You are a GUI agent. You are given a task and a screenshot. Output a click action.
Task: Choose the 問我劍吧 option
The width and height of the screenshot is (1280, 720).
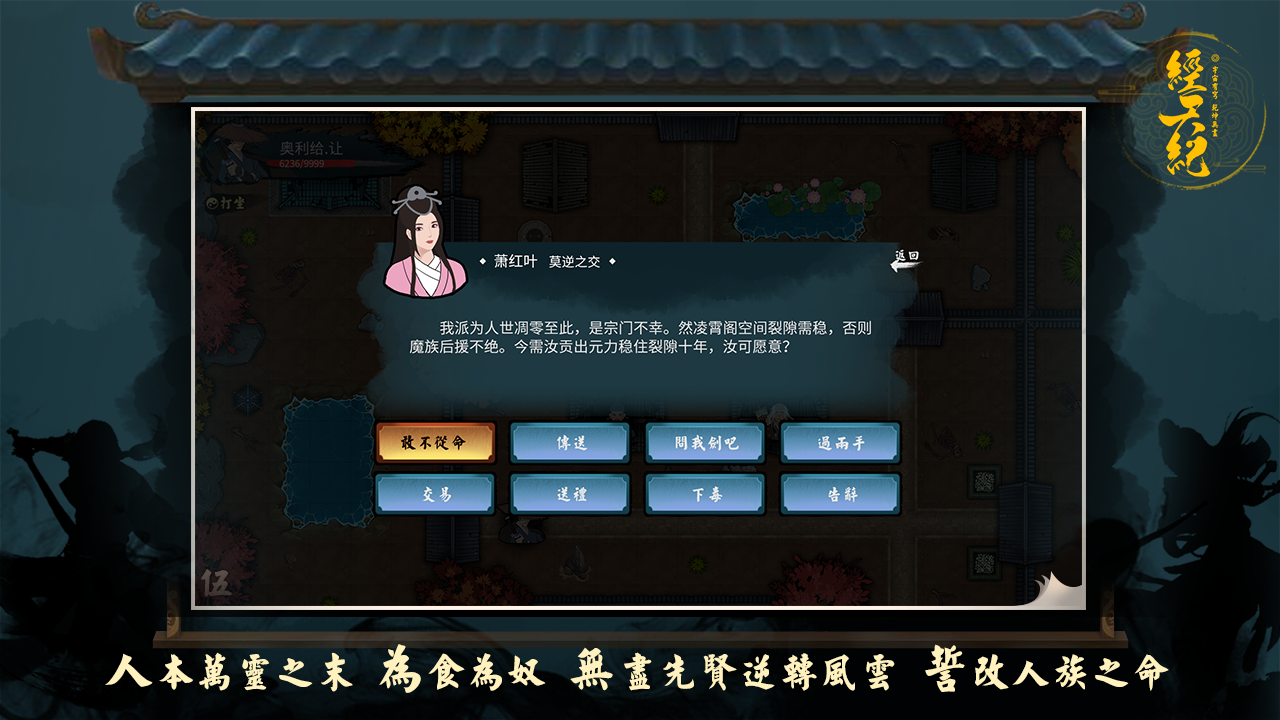point(707,442)
